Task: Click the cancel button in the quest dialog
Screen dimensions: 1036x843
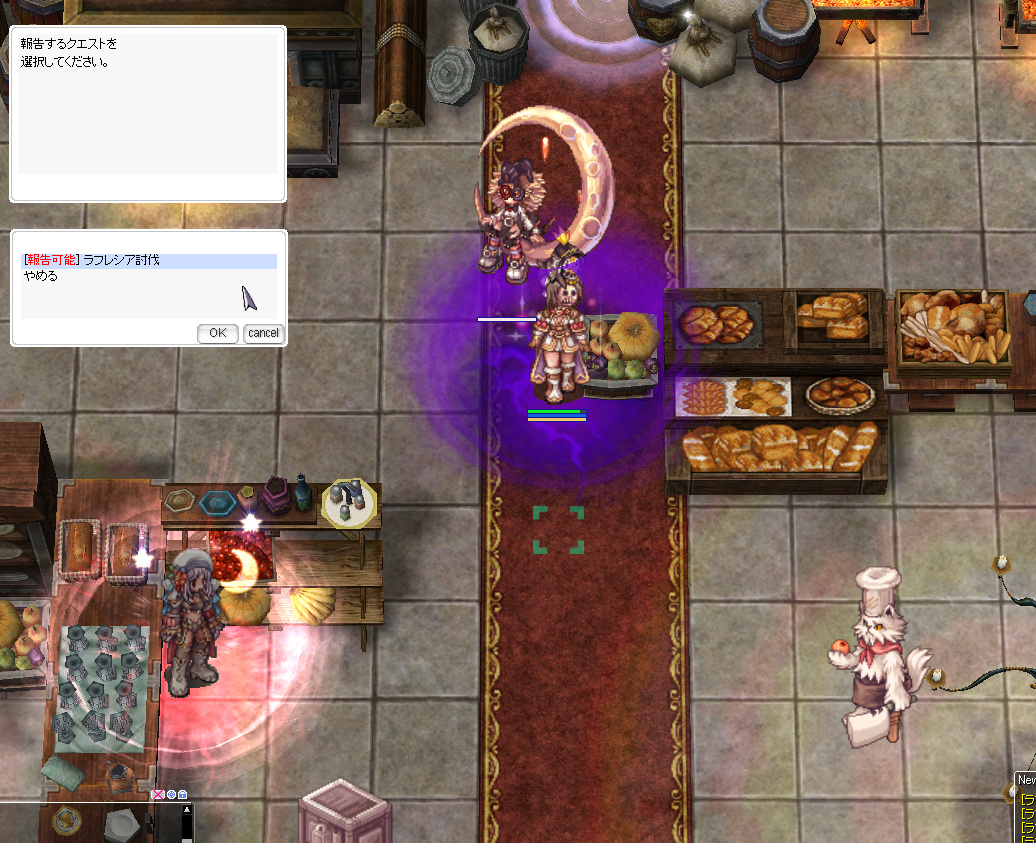Action: pyautogui.click(x=264, y=333)
